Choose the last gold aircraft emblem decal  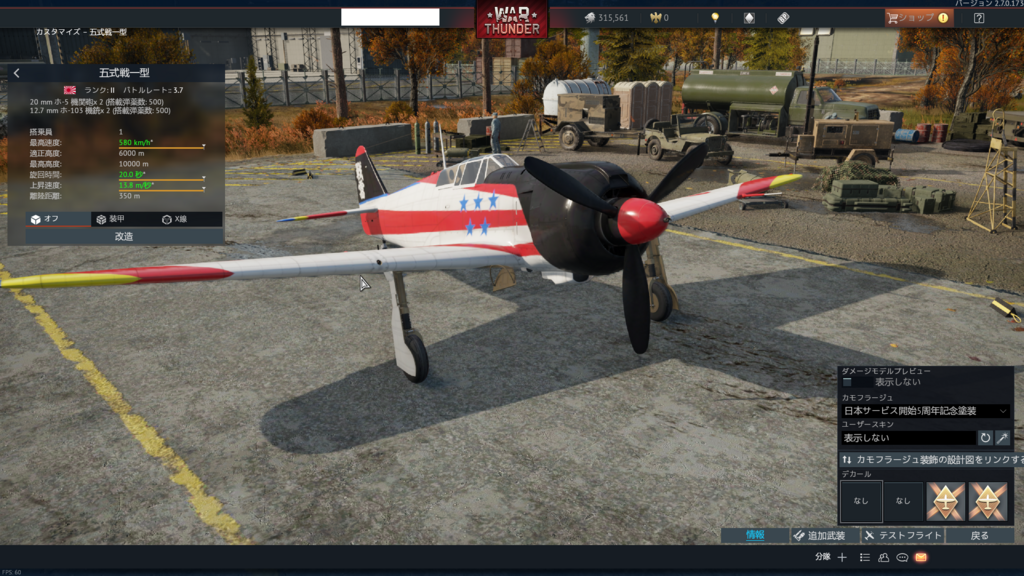[988, 501]
